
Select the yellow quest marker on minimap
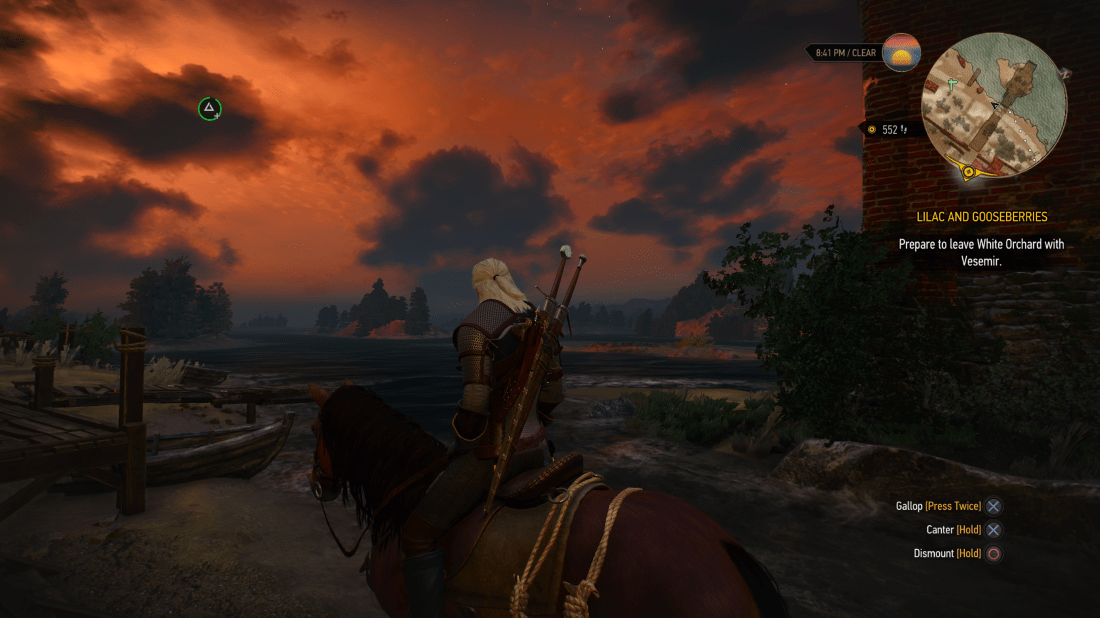click(968, 173)
